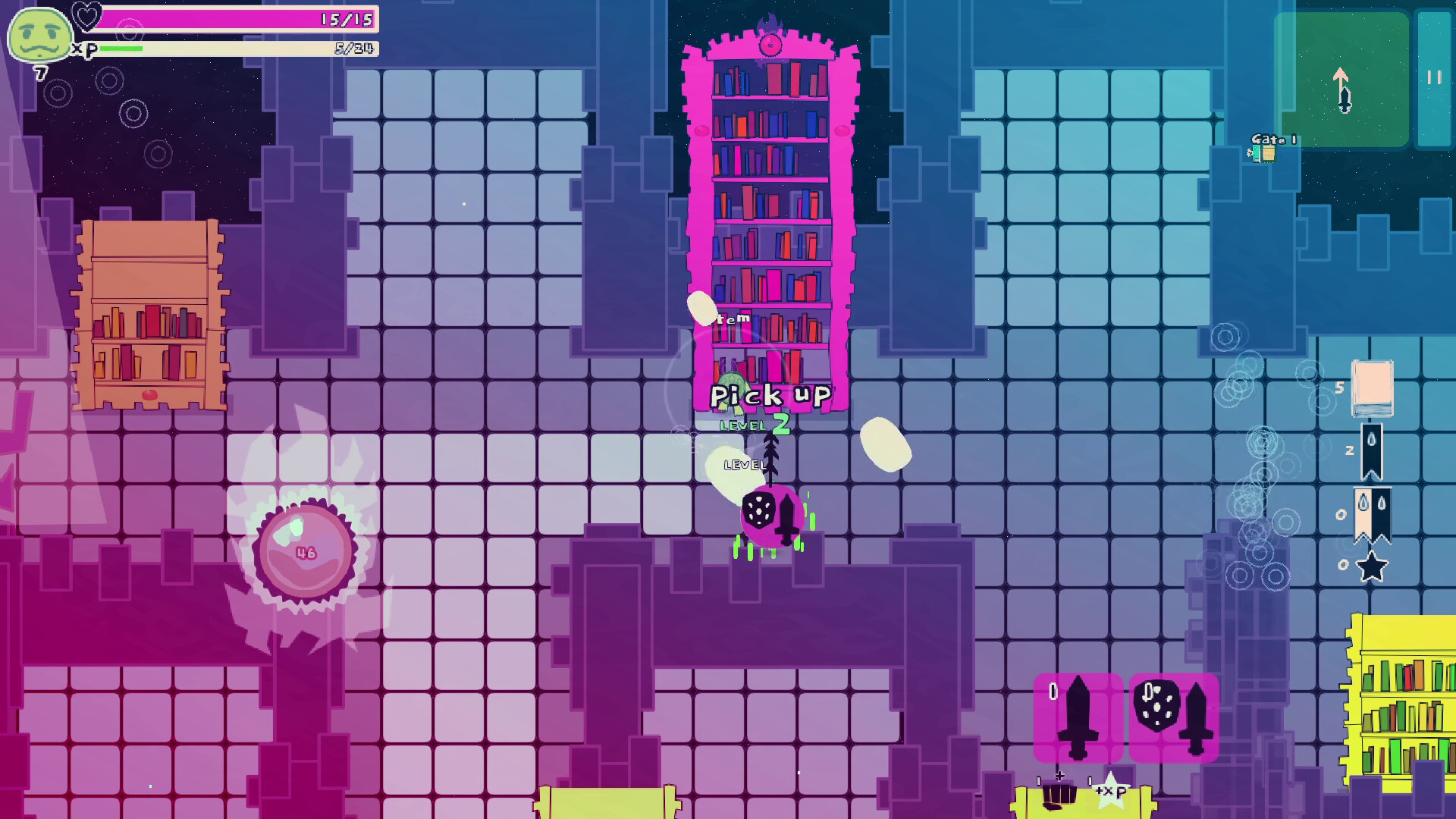Click the green slime character portrait
1456x819 pixels.
(39, 36)
